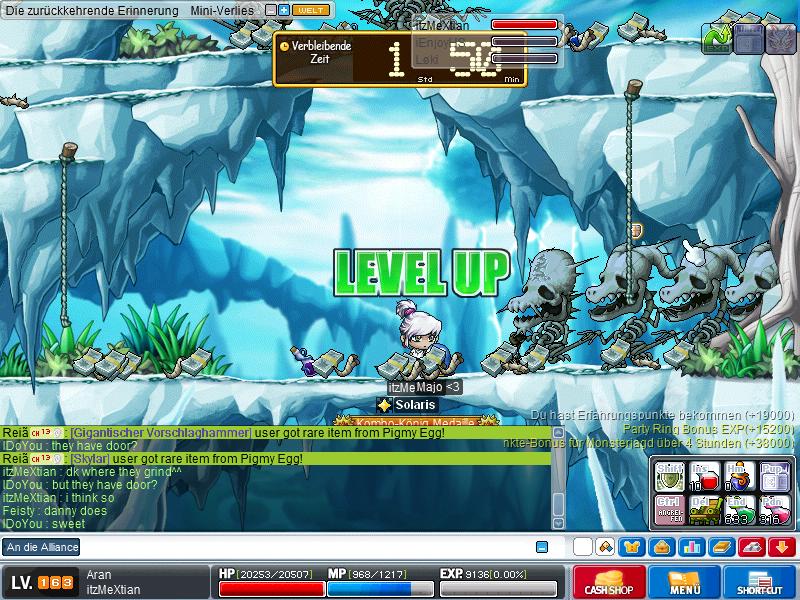Open the Menü panel
The width and height of the screenshot is (800, 600).
pyautogui.click(x=685, y=582)
